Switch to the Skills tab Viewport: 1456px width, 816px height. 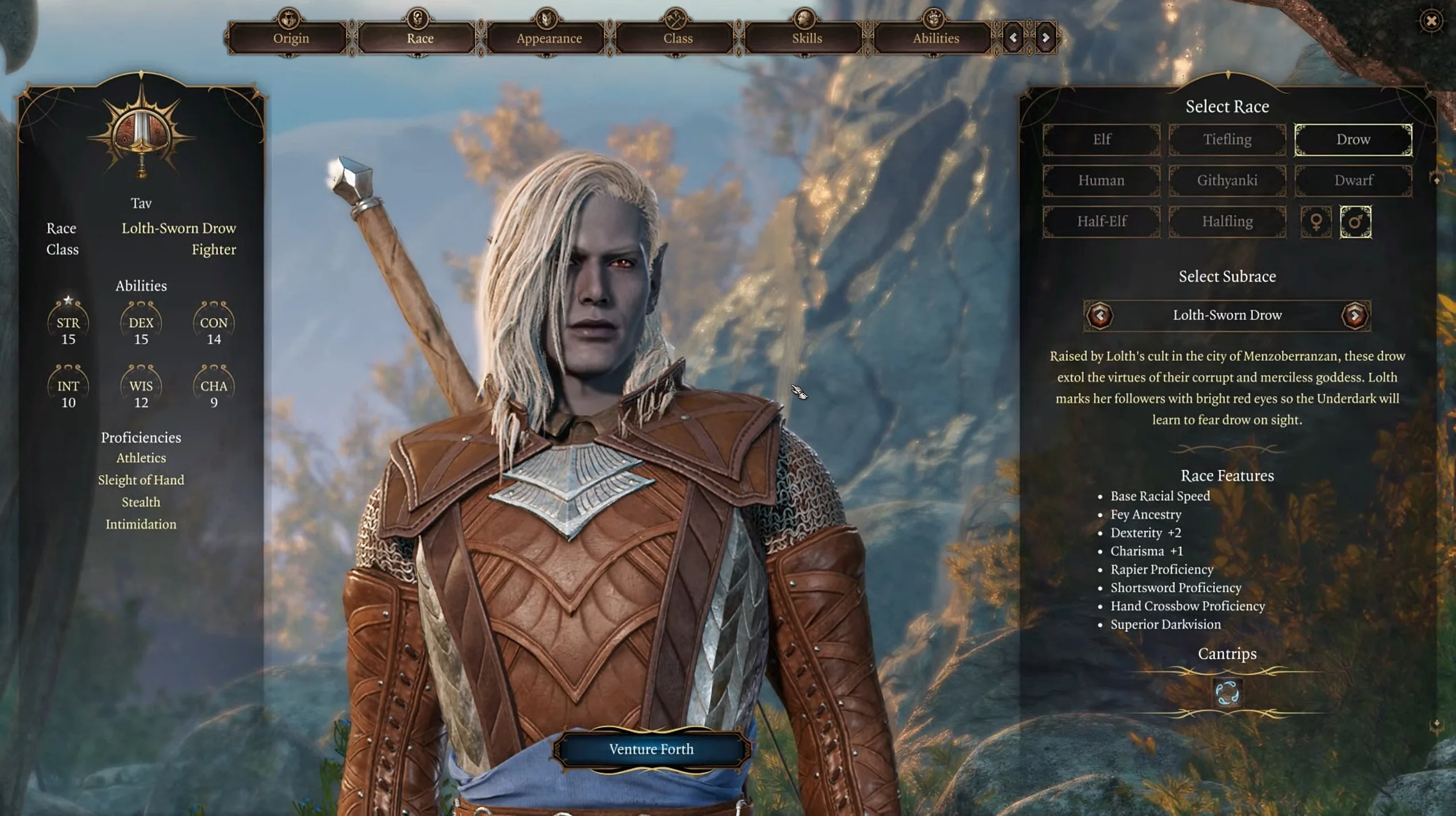[803, 38]
